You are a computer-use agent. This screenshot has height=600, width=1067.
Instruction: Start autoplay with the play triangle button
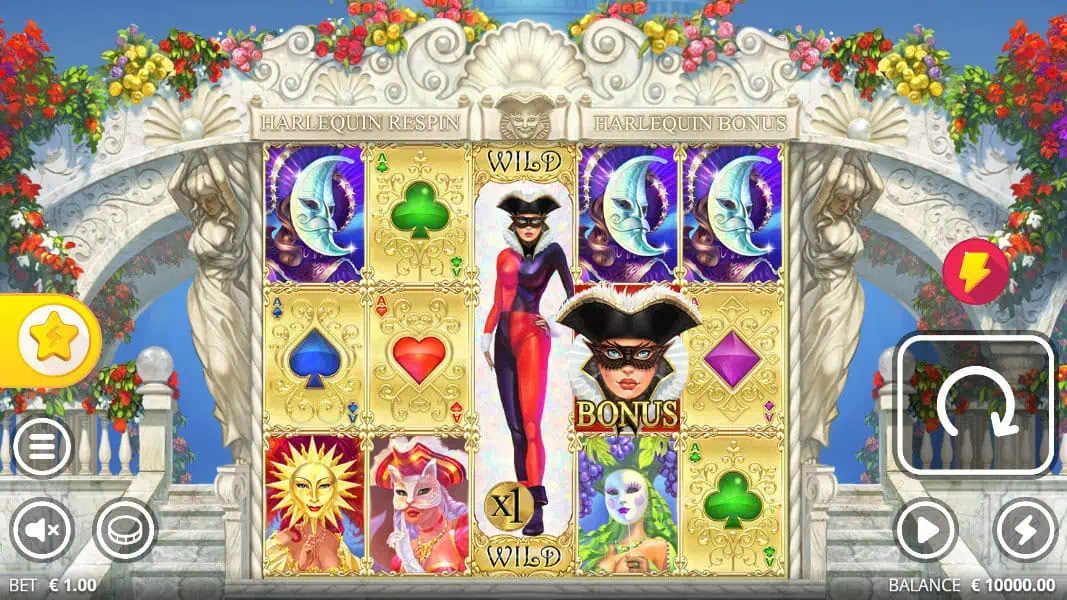[x=925, y=529]
